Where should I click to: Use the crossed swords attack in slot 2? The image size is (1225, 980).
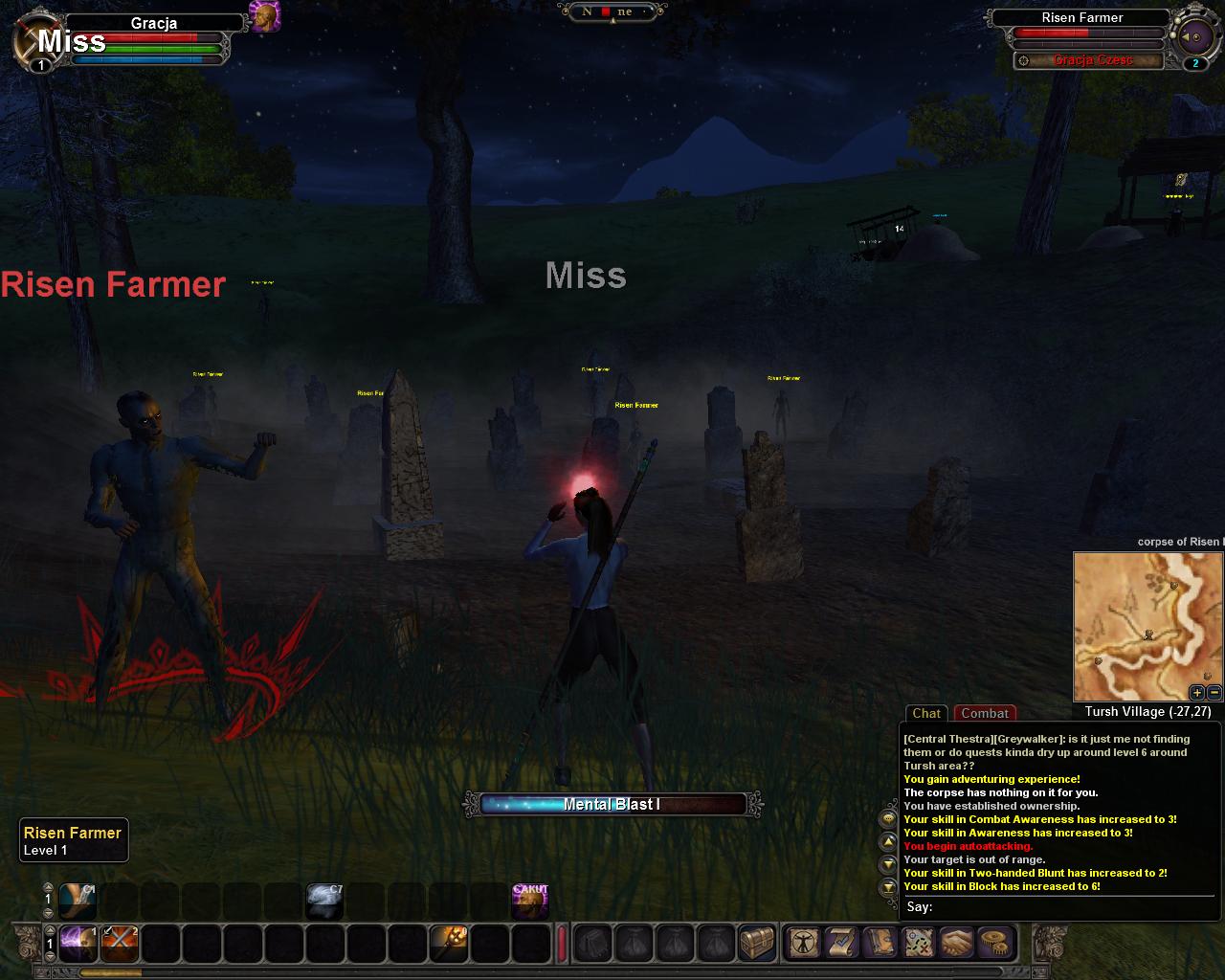point(120,944)
